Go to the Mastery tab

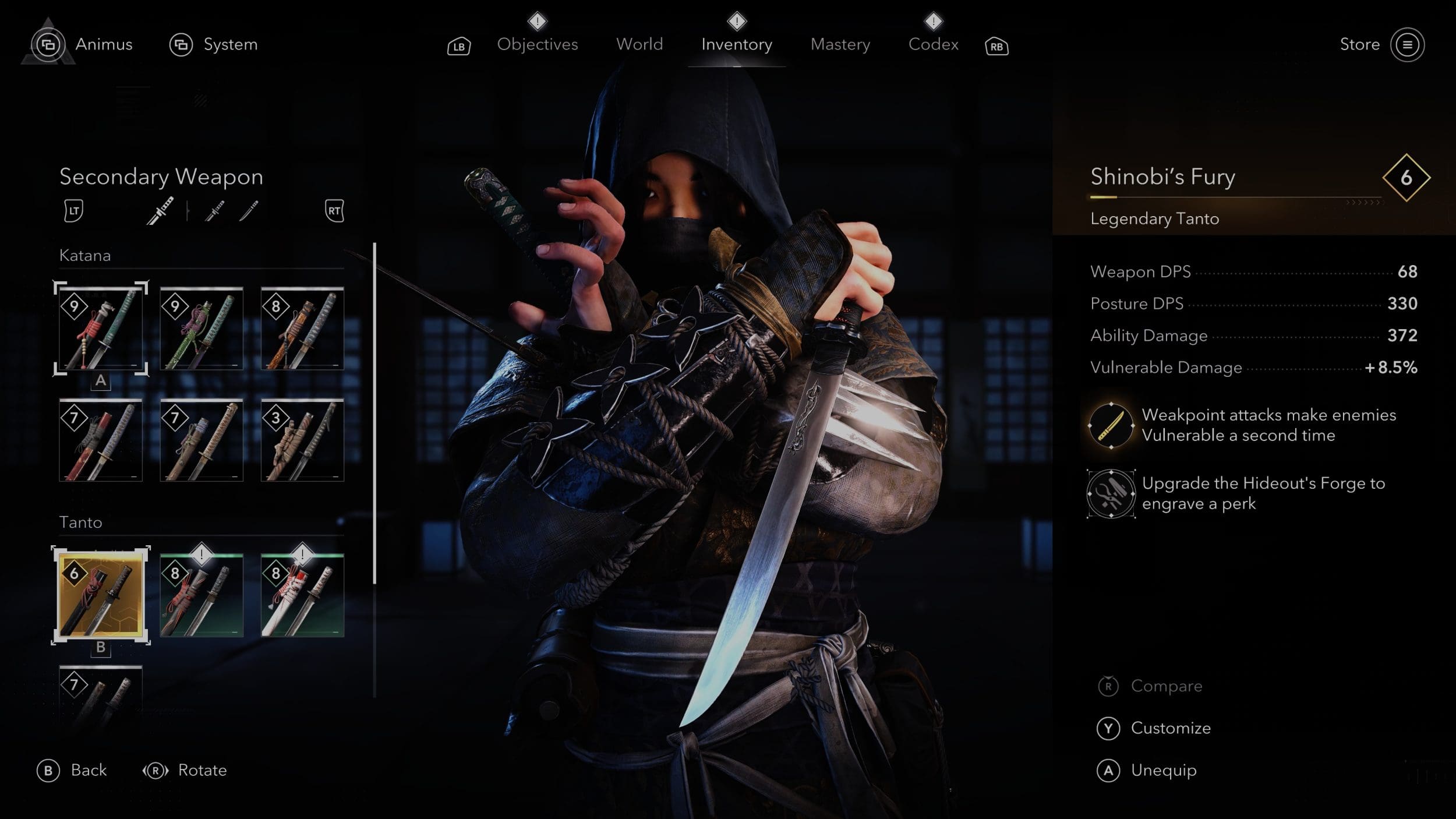[840, 44]
